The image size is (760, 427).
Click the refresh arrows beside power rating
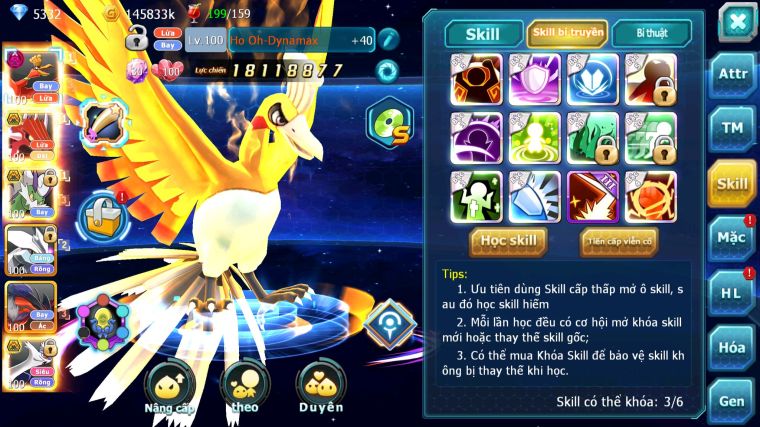pos(386,71)
